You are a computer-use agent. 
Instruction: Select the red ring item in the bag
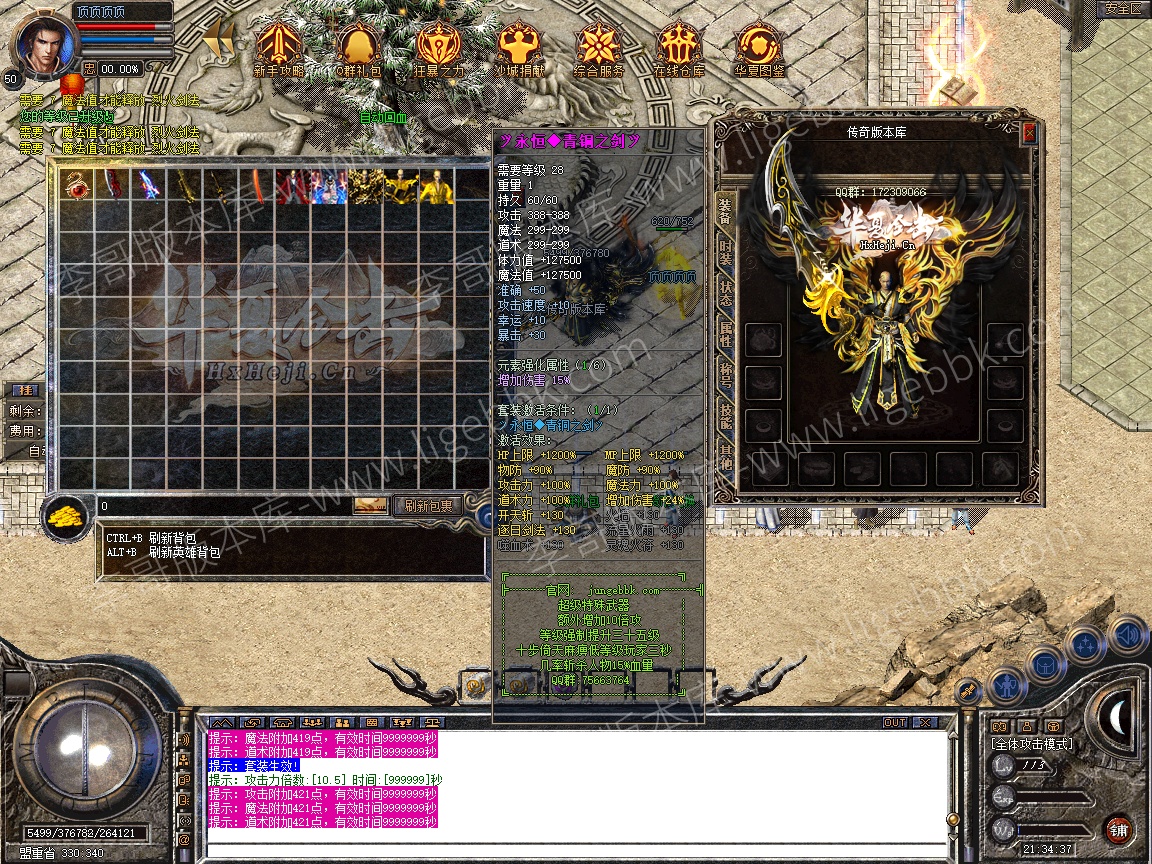point(76,186)
